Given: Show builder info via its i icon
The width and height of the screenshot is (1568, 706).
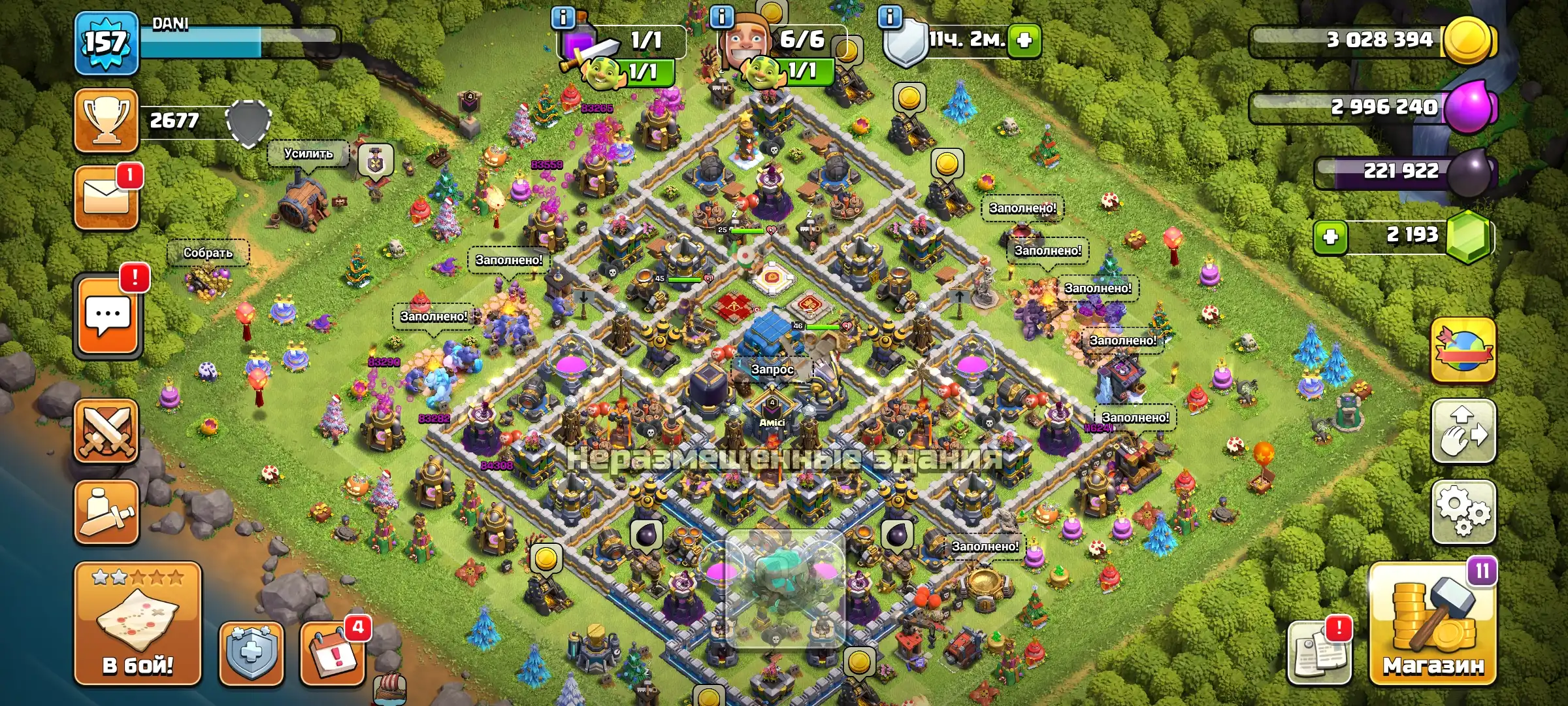Looking at the screenshot, I should [721, 17].
